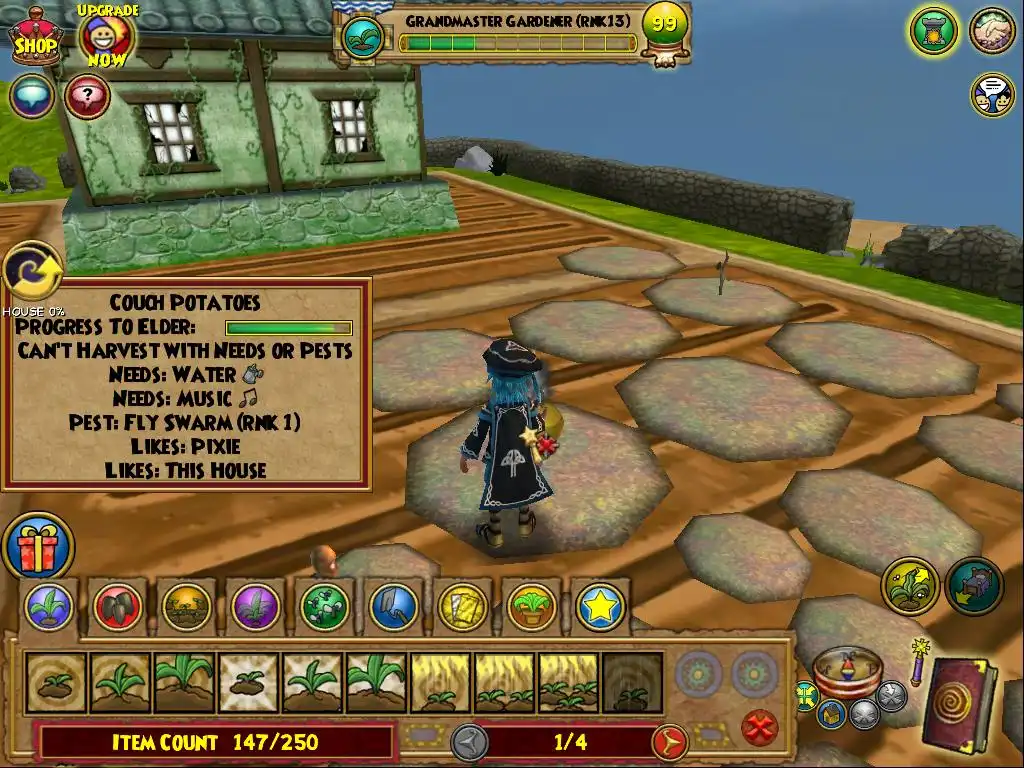Image resolution: width=1024 pixels, height=768 pixels.
Task: Choose the potted plant tab
Action: 531,606
